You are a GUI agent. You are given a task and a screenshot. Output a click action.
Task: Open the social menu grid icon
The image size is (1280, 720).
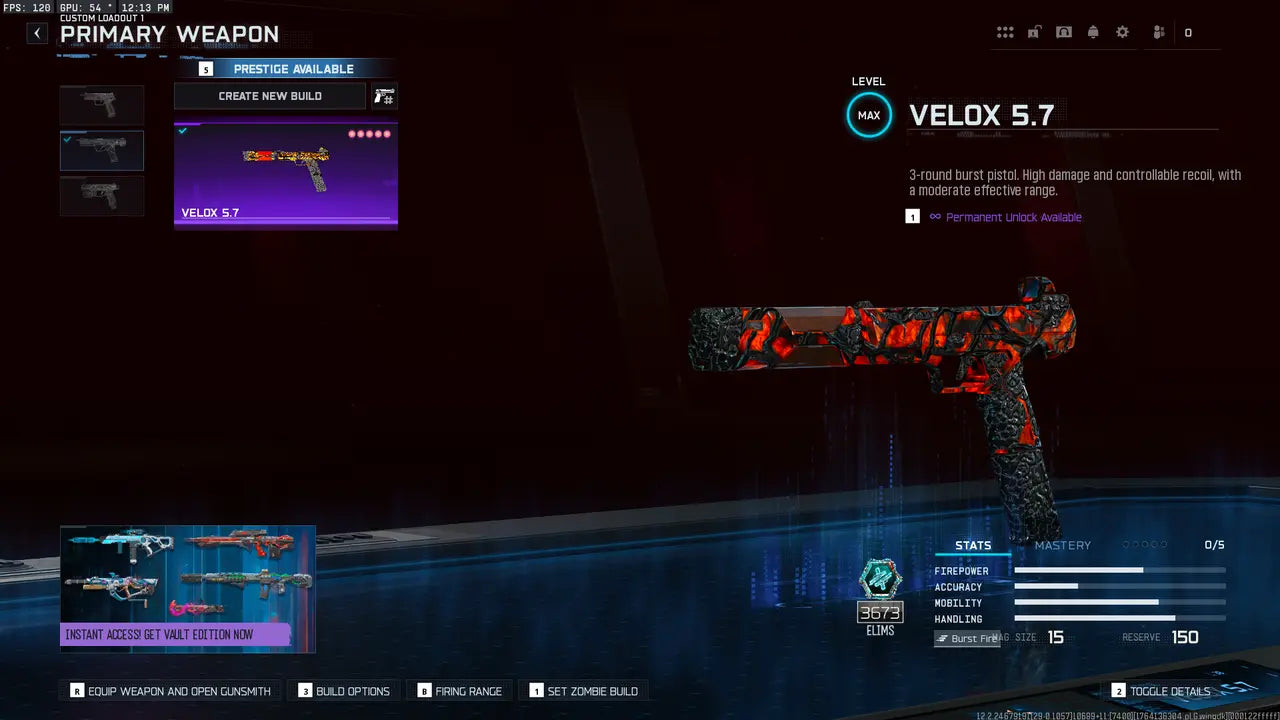click(1005, 31)
